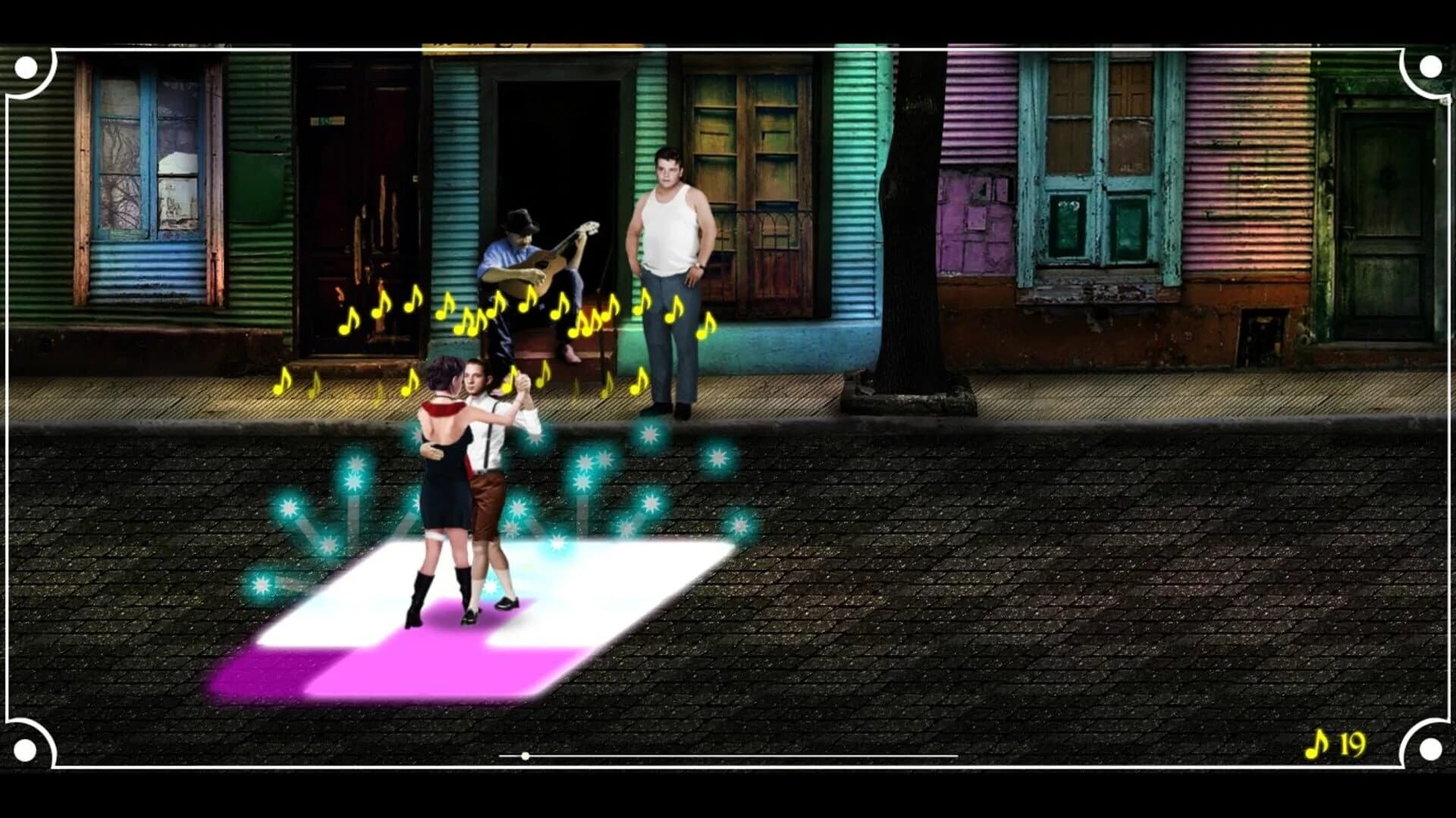Click the progress dot on the bottom song bar

(x=524, y=755)
